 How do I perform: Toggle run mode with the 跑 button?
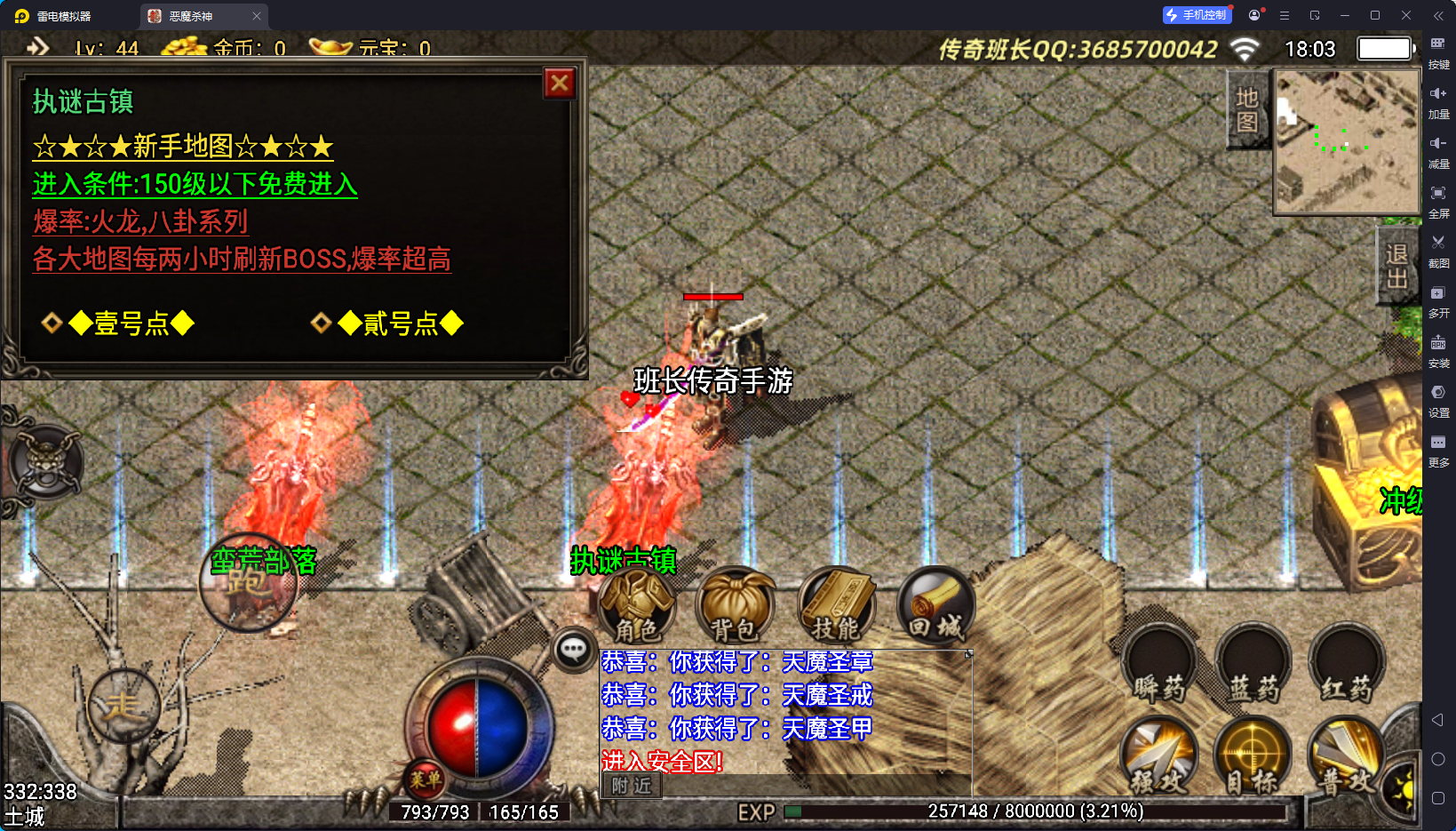250,582
